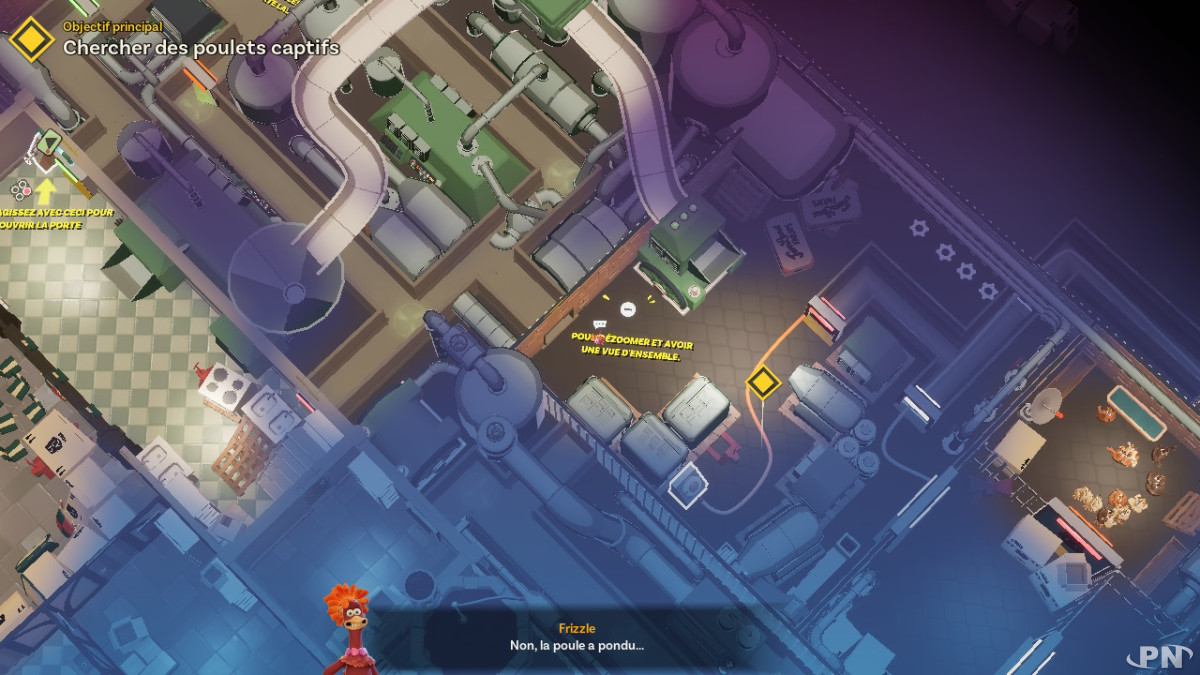Click the yellow diamond waypoint marker on the path
The height and width of the screenshot is (675, 1200).
[763, 382]
